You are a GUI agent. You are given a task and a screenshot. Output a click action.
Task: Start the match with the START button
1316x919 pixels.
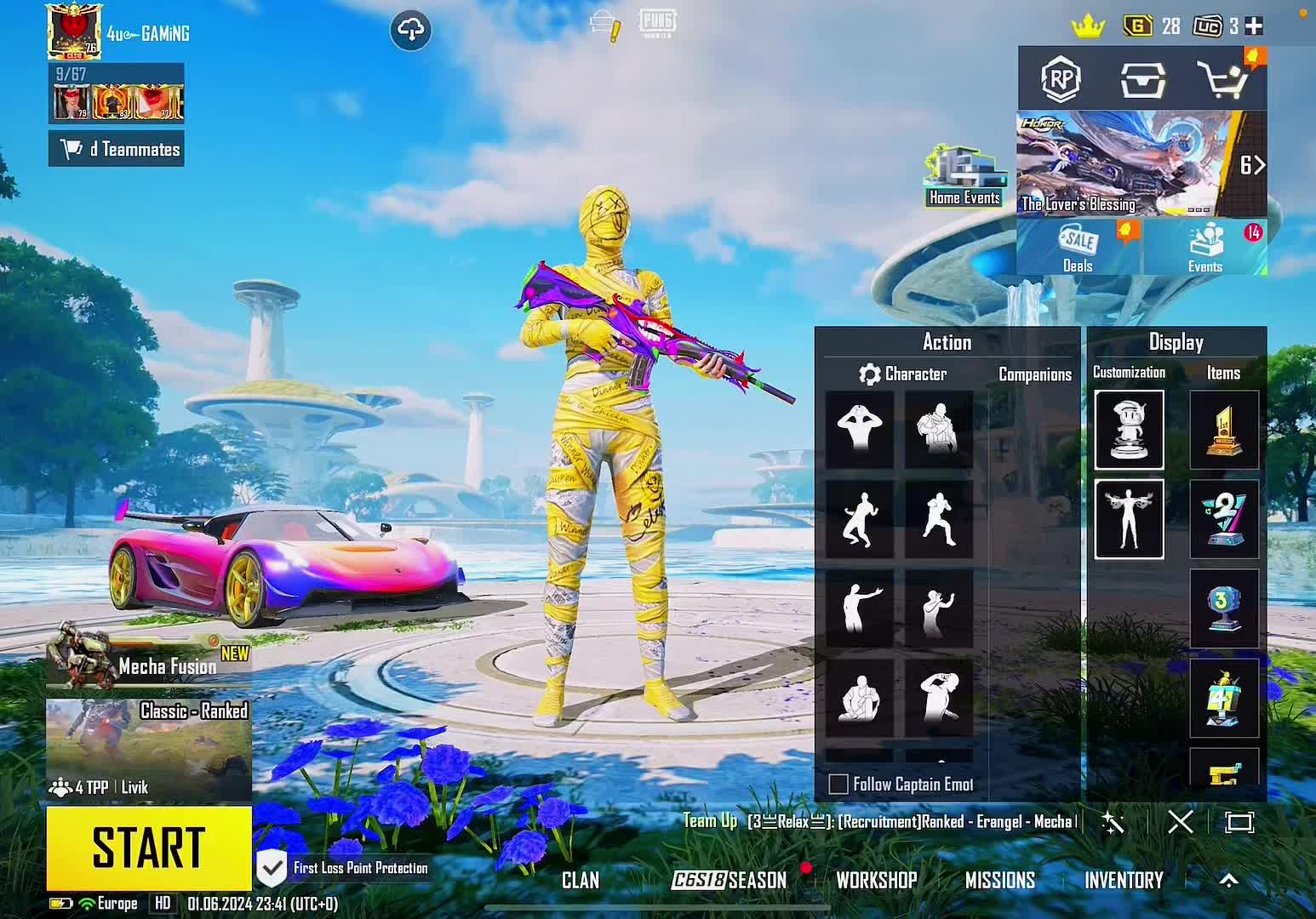point(149,848)
